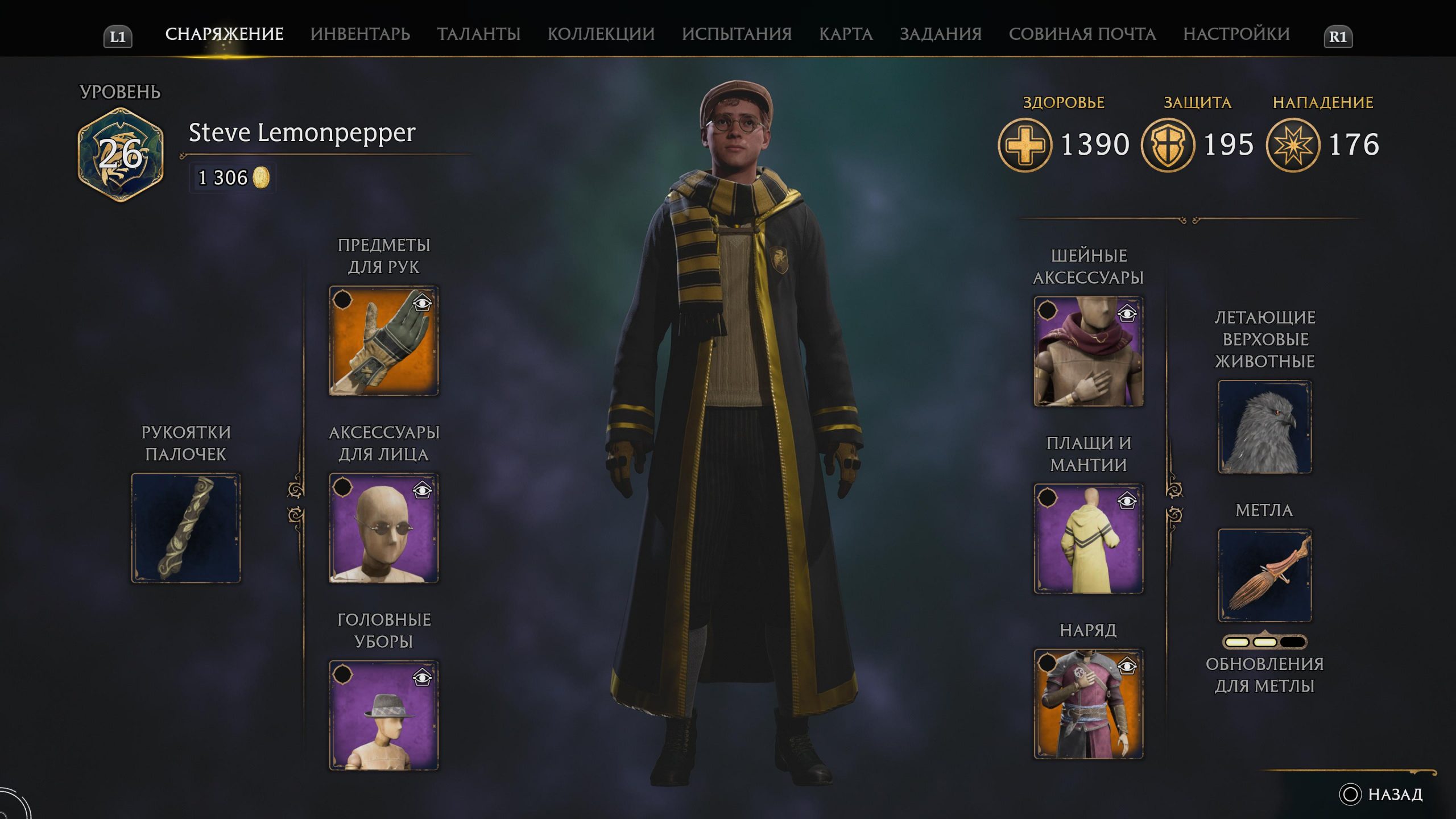Open the Карта tab
Viewport: 1456px width, 819px height.
846,34
